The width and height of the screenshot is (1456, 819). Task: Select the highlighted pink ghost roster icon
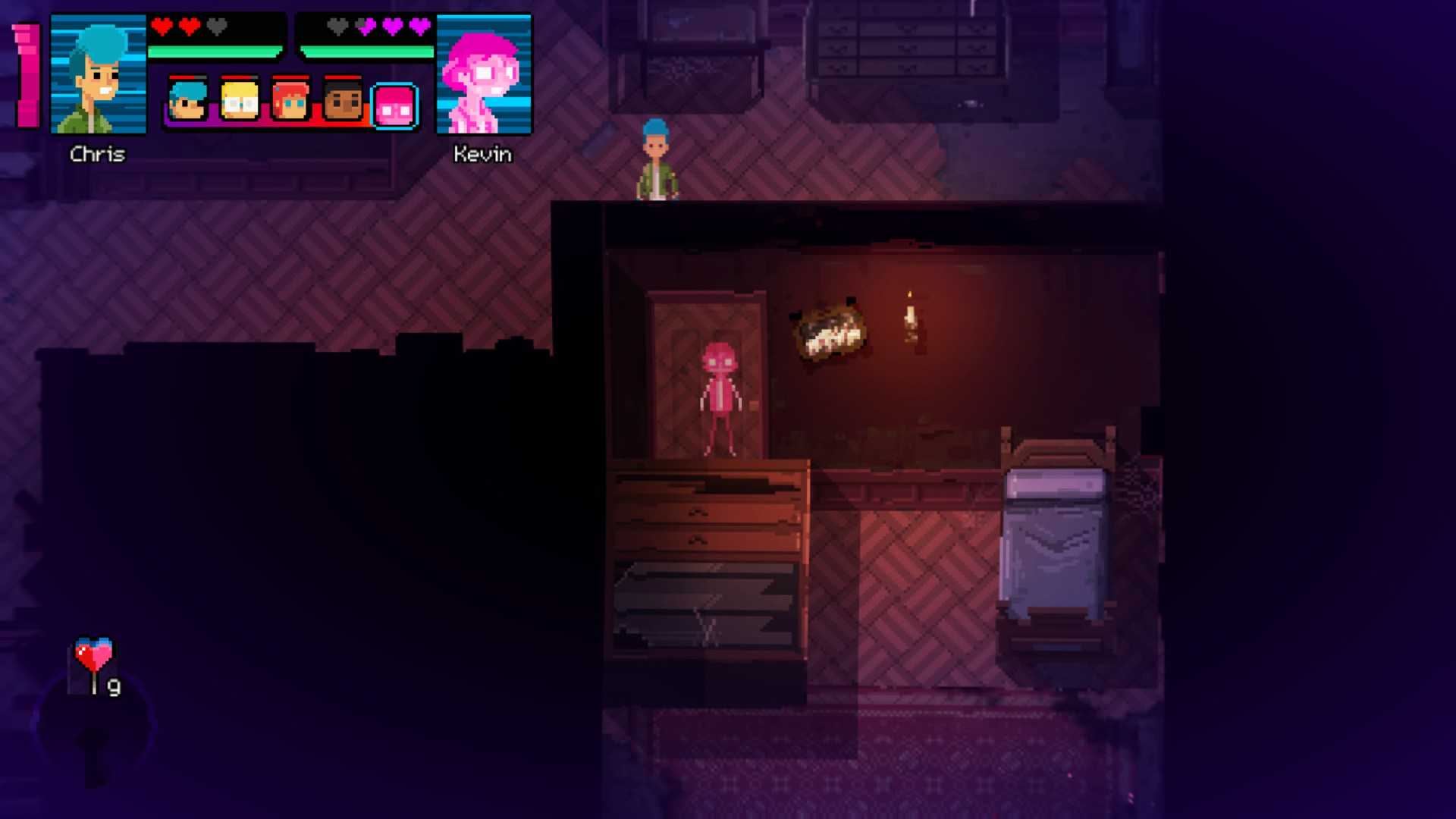(x=394, y=105)
